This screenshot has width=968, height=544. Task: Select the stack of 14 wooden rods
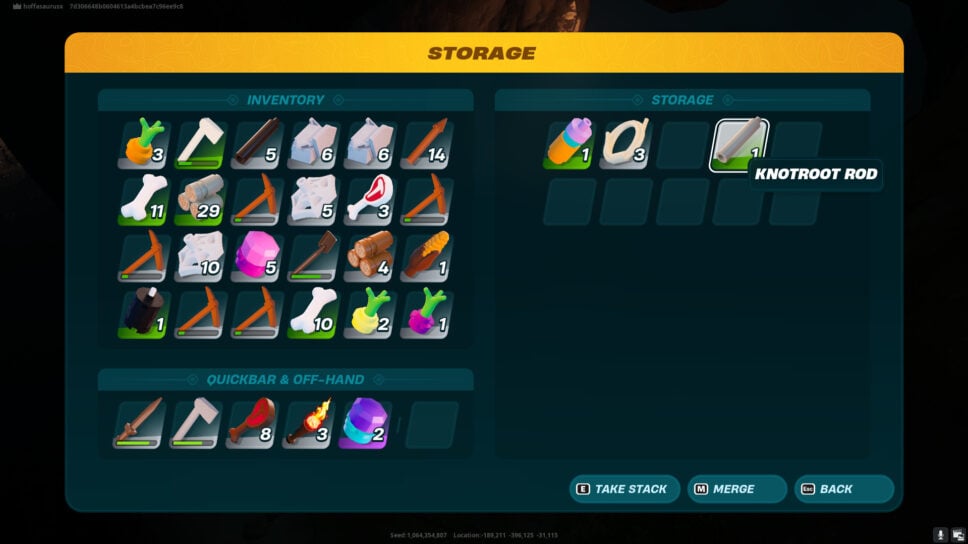[x=426, y=145]
